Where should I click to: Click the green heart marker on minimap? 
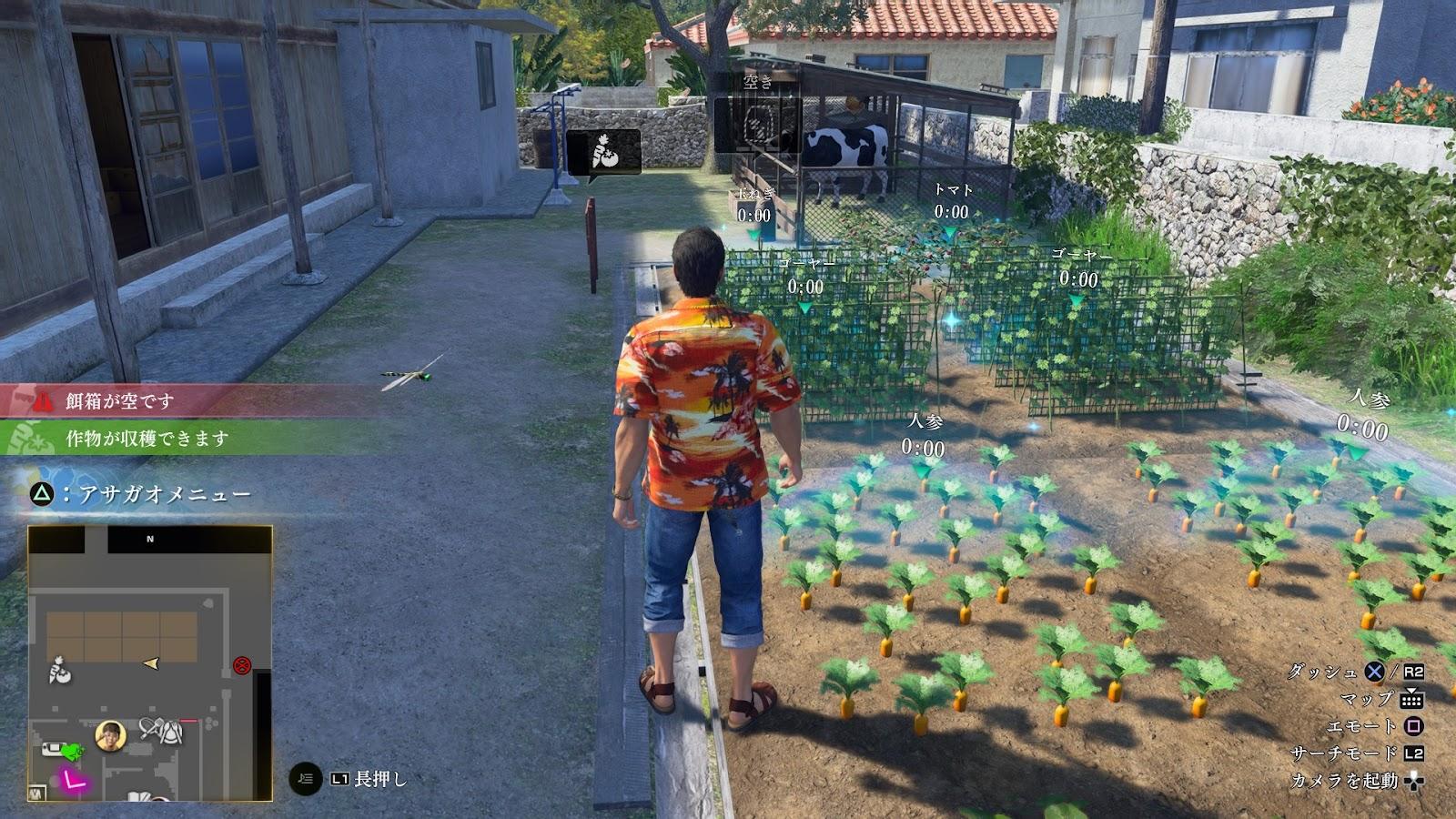pyautogui.click(x=71, y=751)
